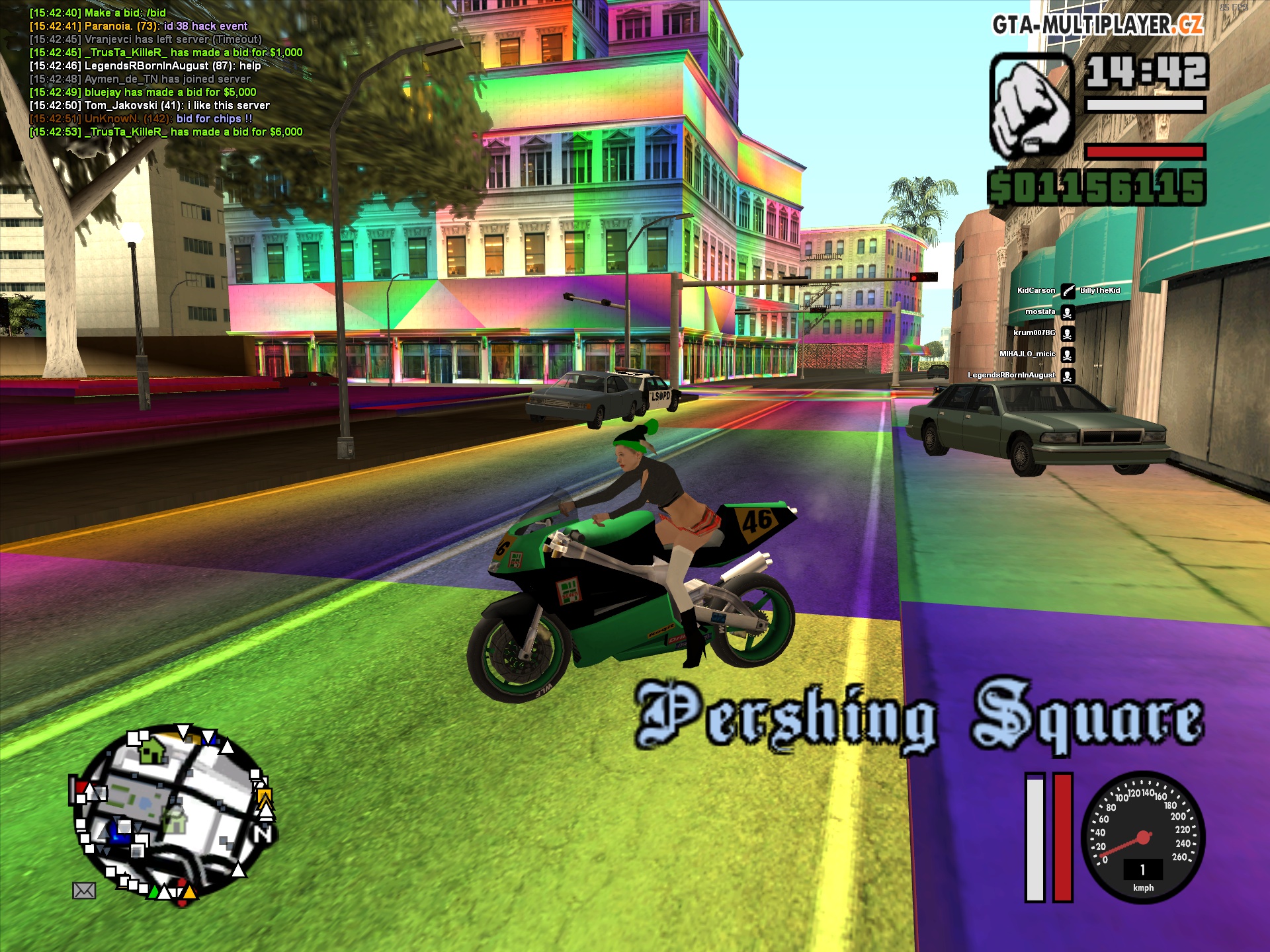Open the circular radar minimap
This screenshot has width=1270, height=952.
[x=172, y=813]
